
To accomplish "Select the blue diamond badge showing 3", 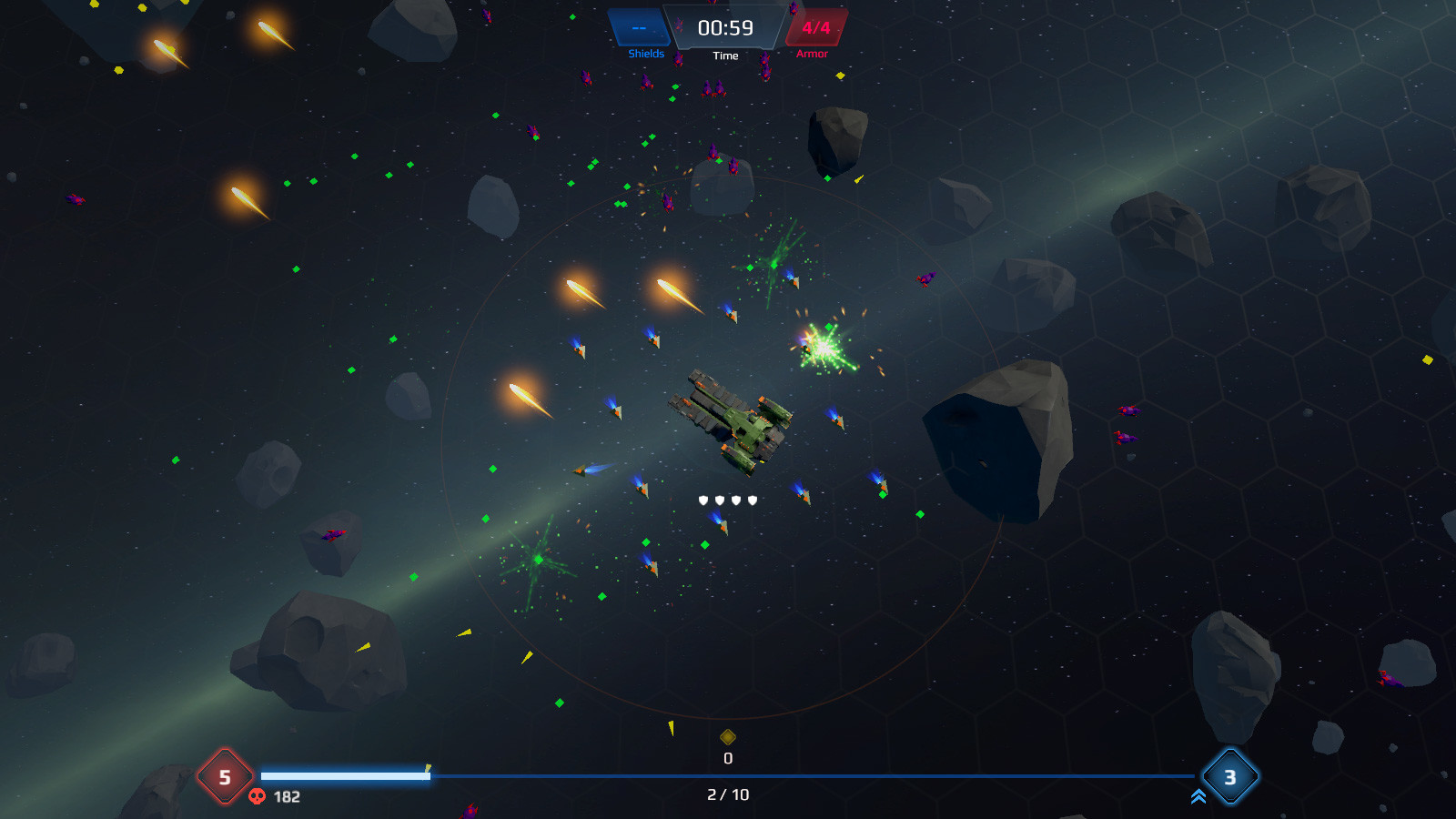I will [x=1229, y=776].
